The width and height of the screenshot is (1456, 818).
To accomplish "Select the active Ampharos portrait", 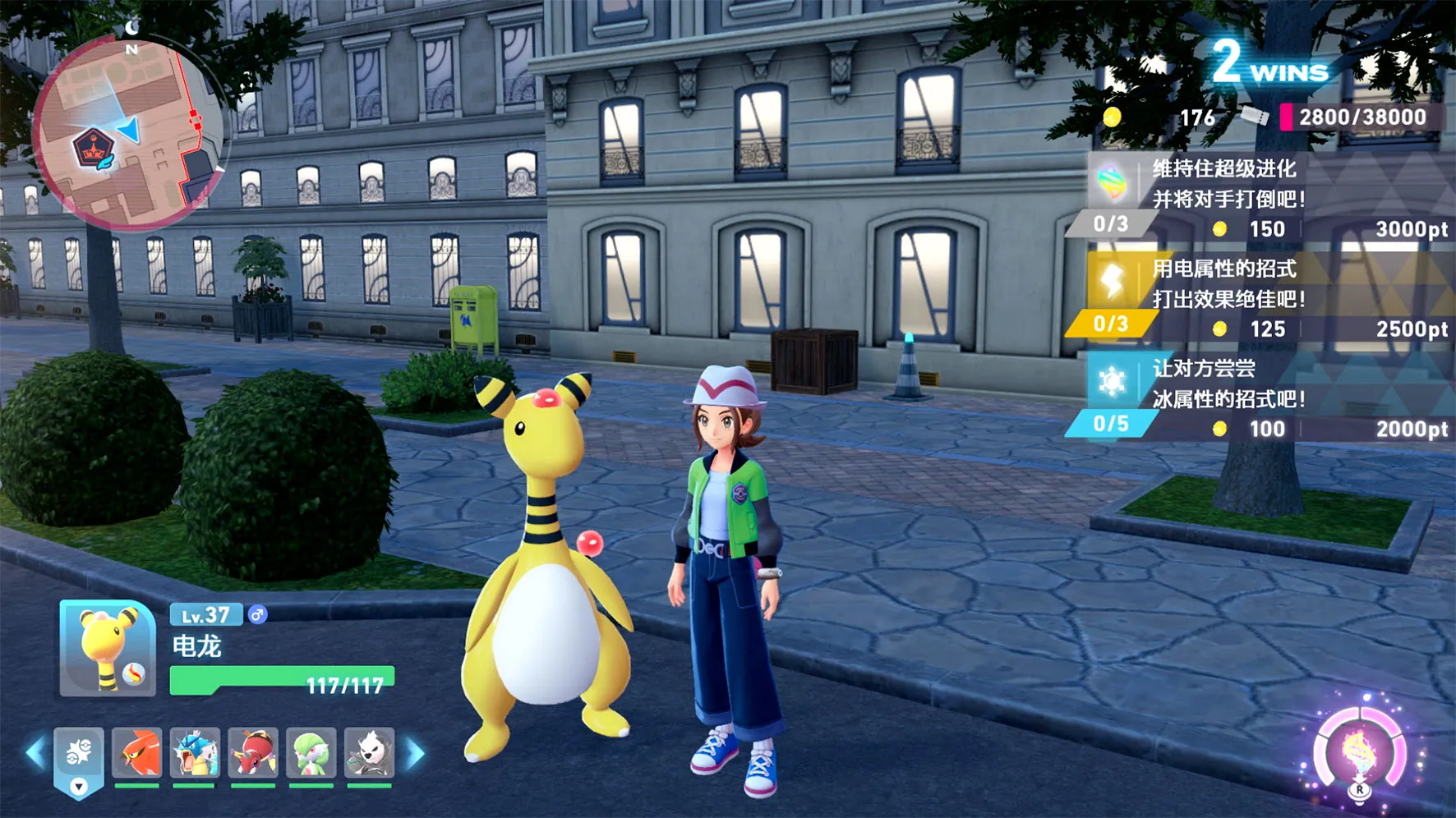I will point(108,649).
